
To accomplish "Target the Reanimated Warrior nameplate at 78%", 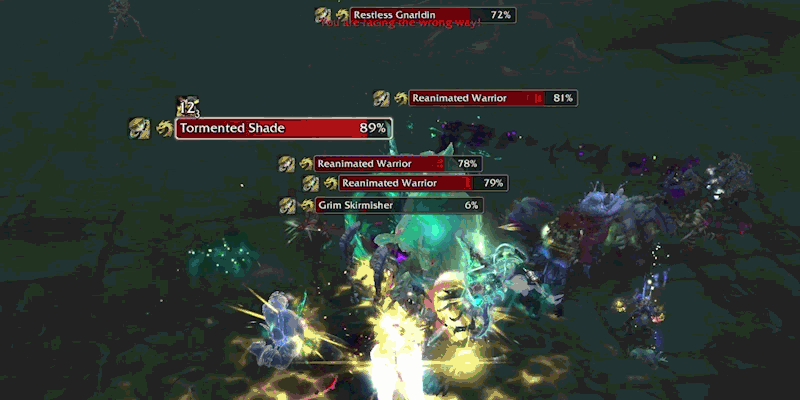I will (398, 163).
